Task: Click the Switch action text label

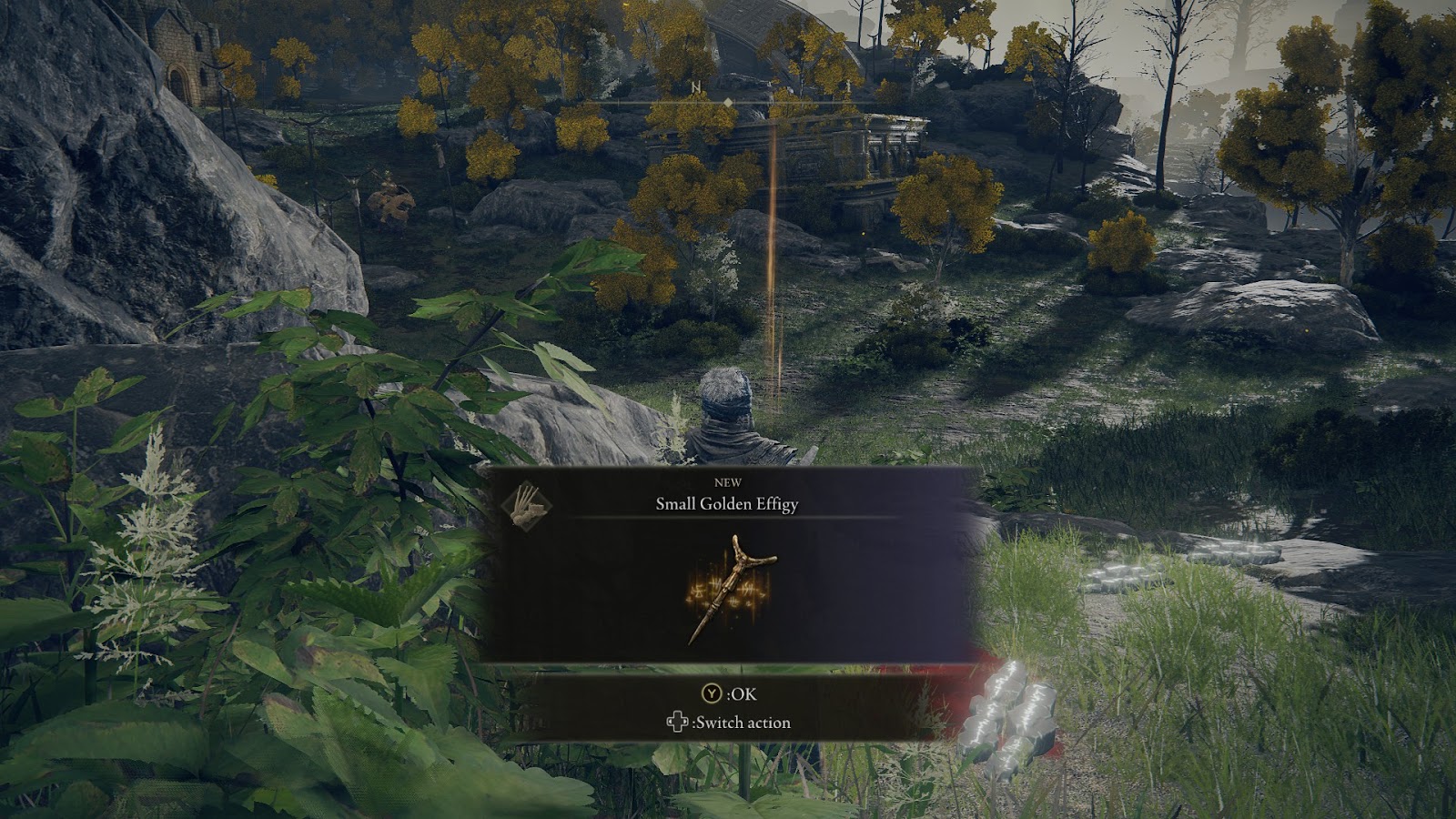Action: pyautogui.click(x=742, y=723)
